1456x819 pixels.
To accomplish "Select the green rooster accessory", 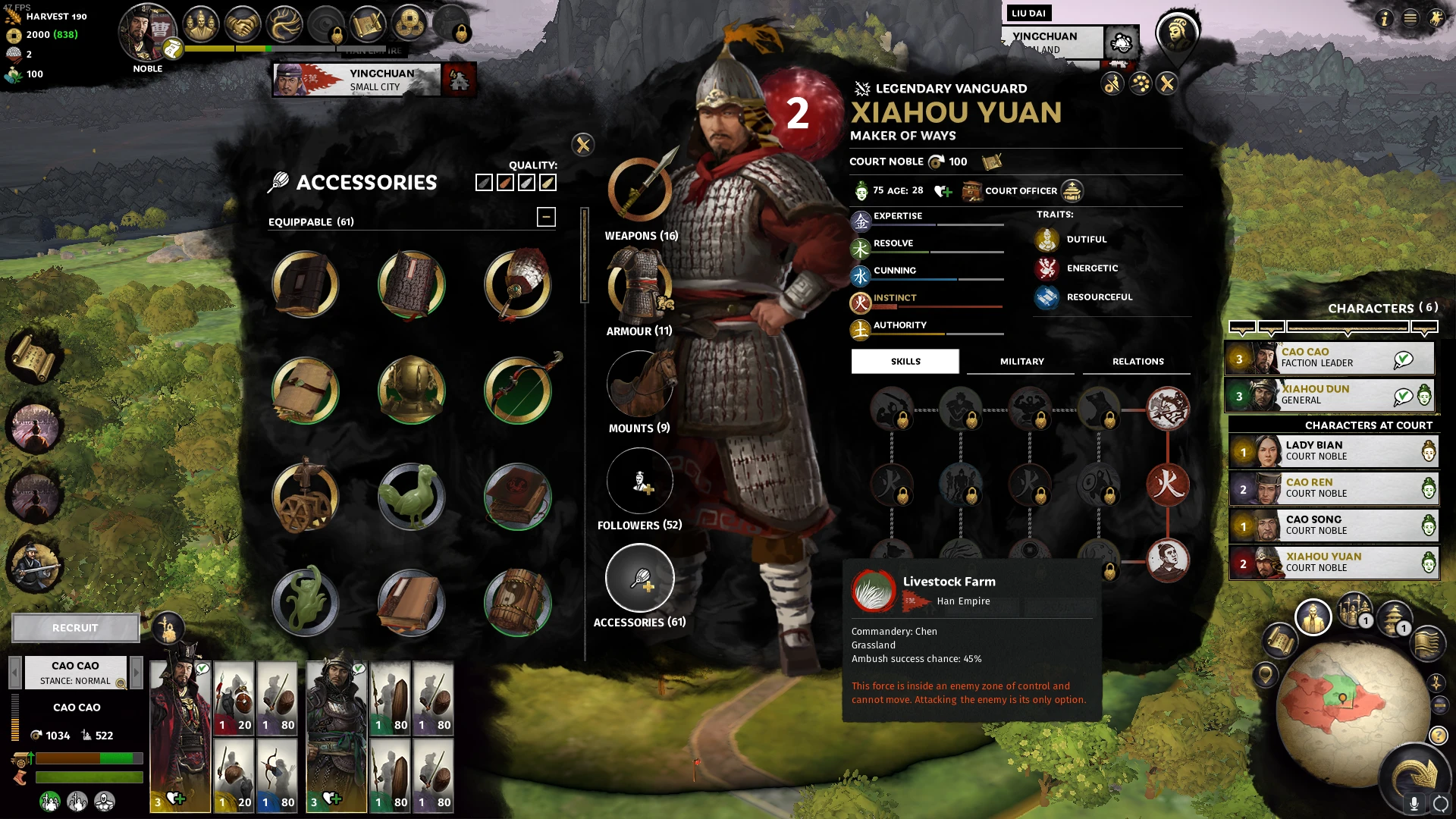I will tap(412, 497).
